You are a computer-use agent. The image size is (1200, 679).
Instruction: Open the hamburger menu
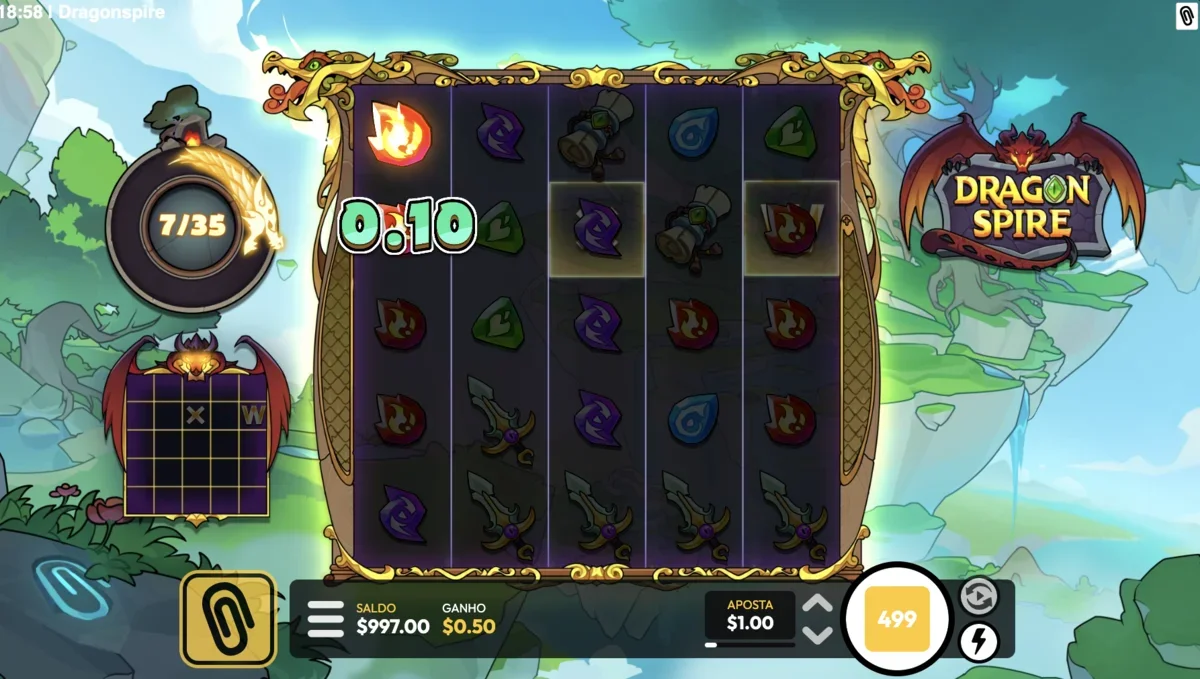pos(325,619)
